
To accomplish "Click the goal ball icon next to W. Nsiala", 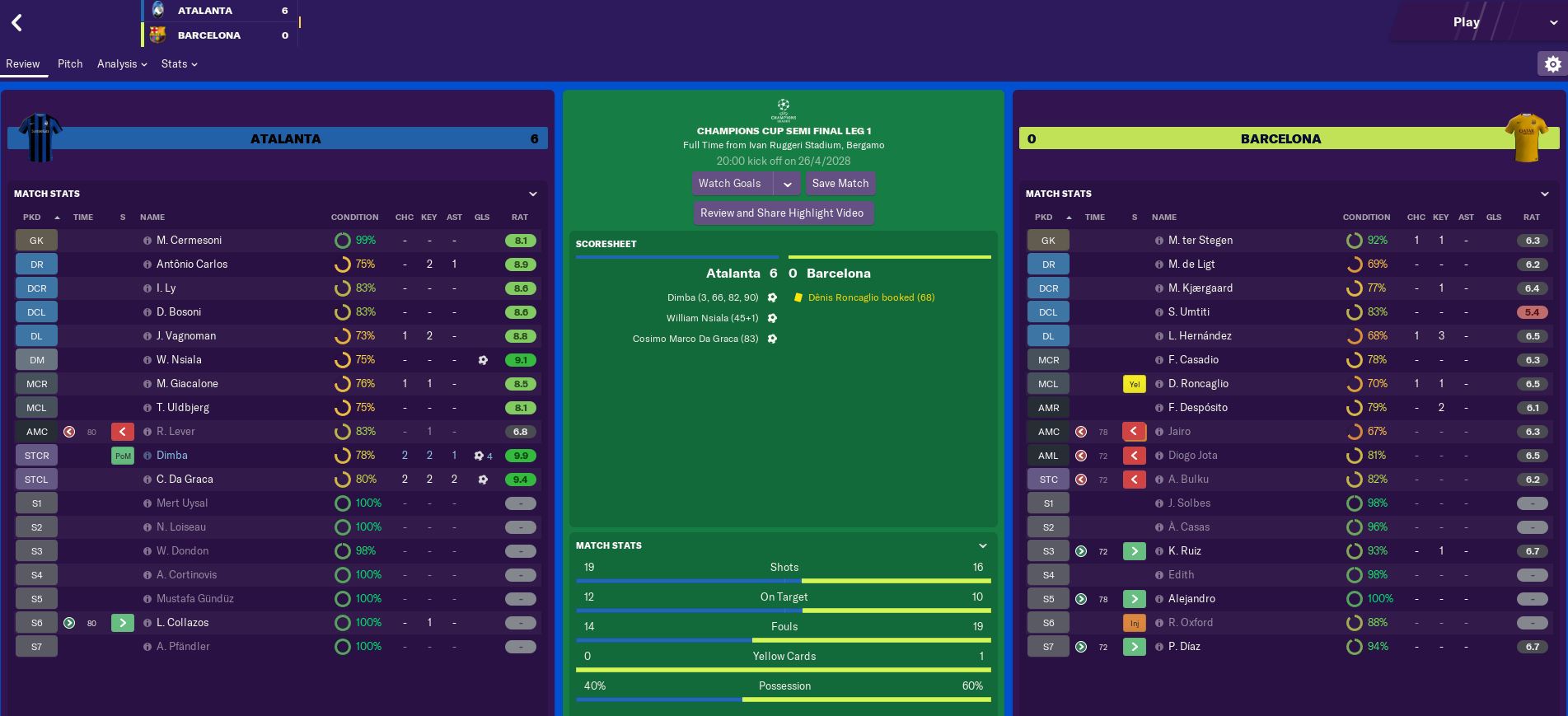I will (x=482, y=360).
